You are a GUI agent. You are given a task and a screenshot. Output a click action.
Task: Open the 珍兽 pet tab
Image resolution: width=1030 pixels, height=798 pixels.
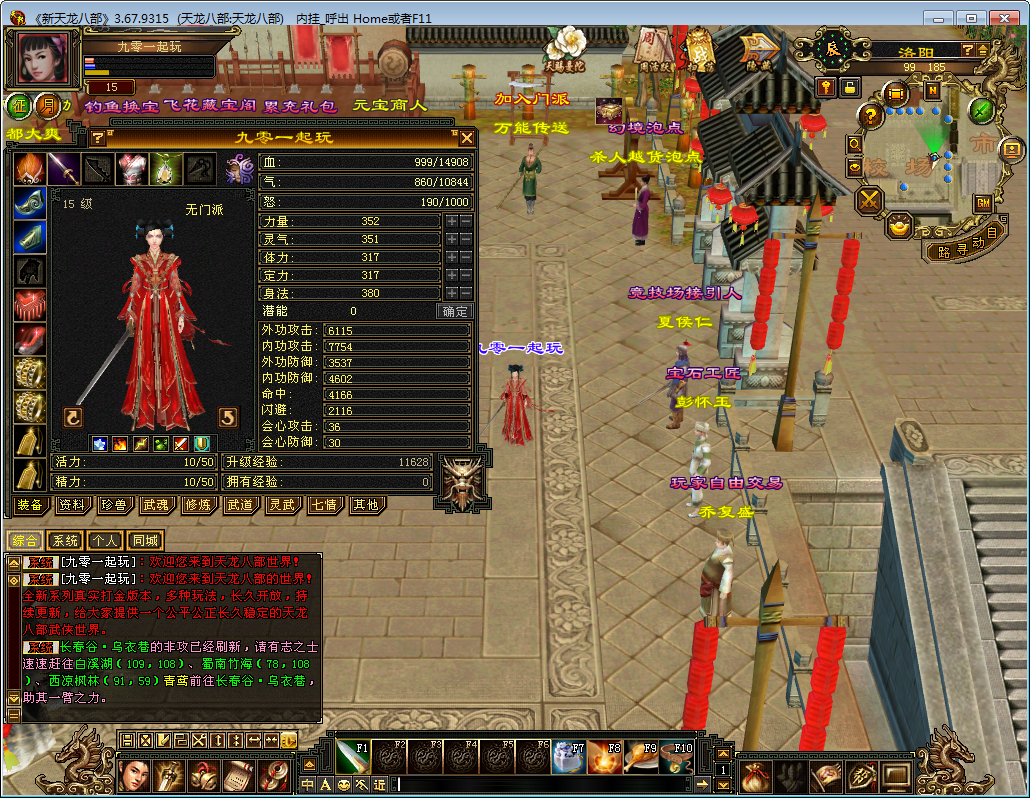(x=113, y=505)
